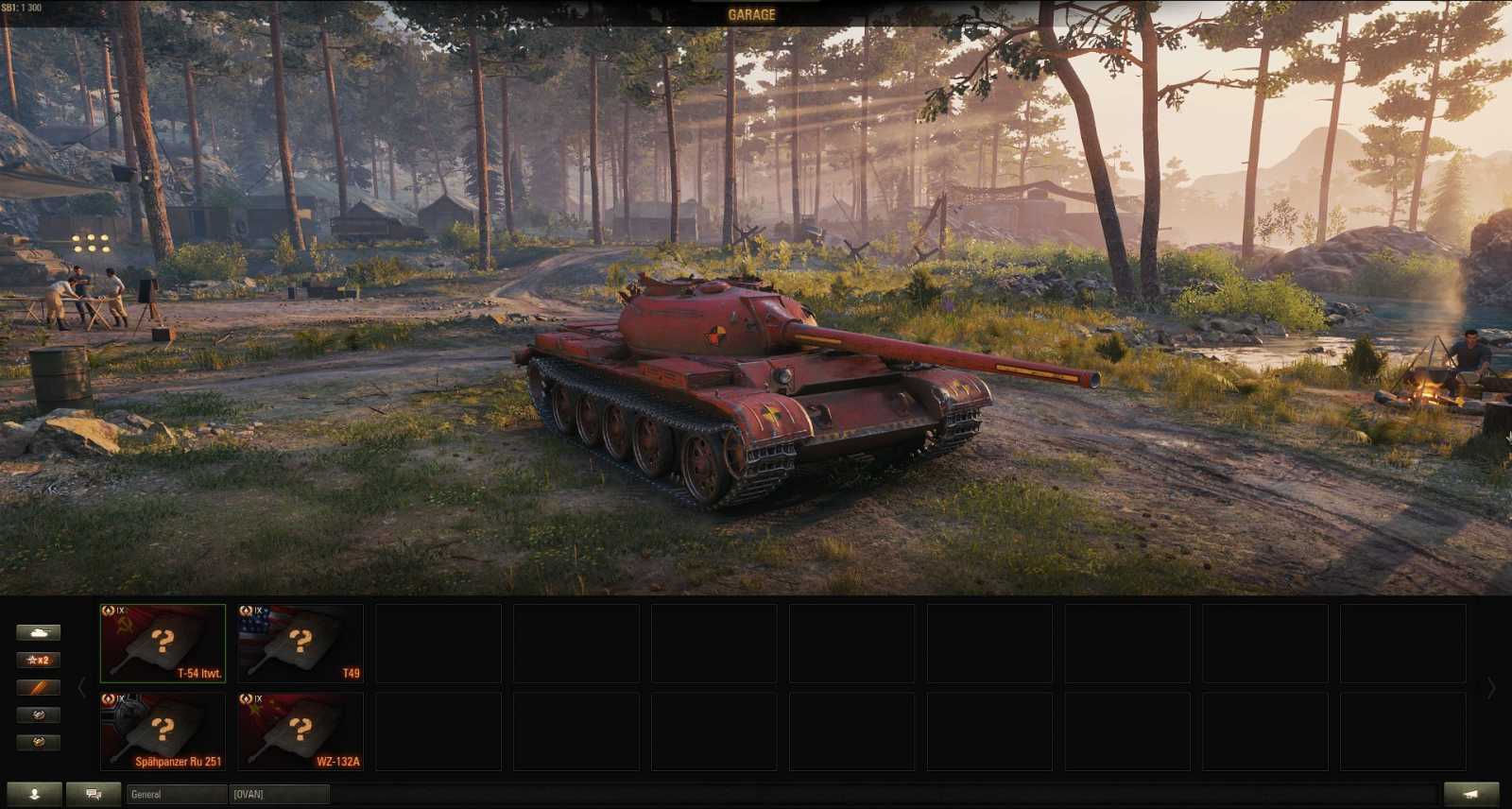
Task: Toggle the x2 experience multiplier filter
Action: pyautogui.click(x=38, y=660)
